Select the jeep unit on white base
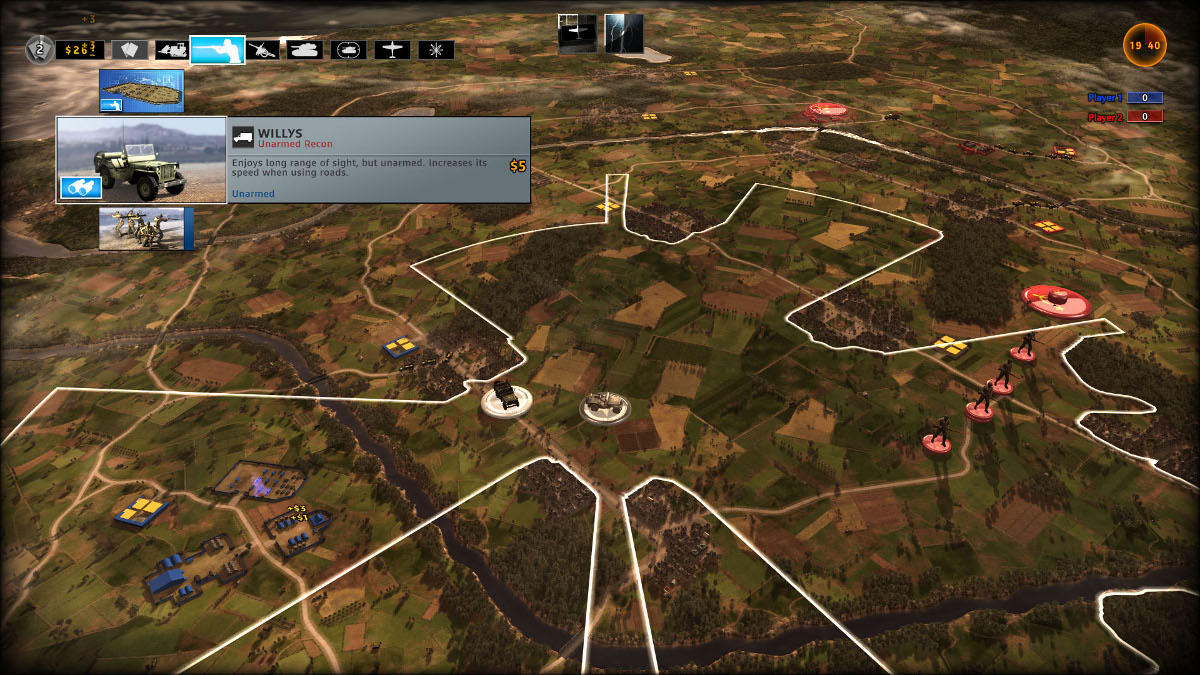The height and width of the screenshot is (675, 1200). pyautogui.click(x=503, y=398)
